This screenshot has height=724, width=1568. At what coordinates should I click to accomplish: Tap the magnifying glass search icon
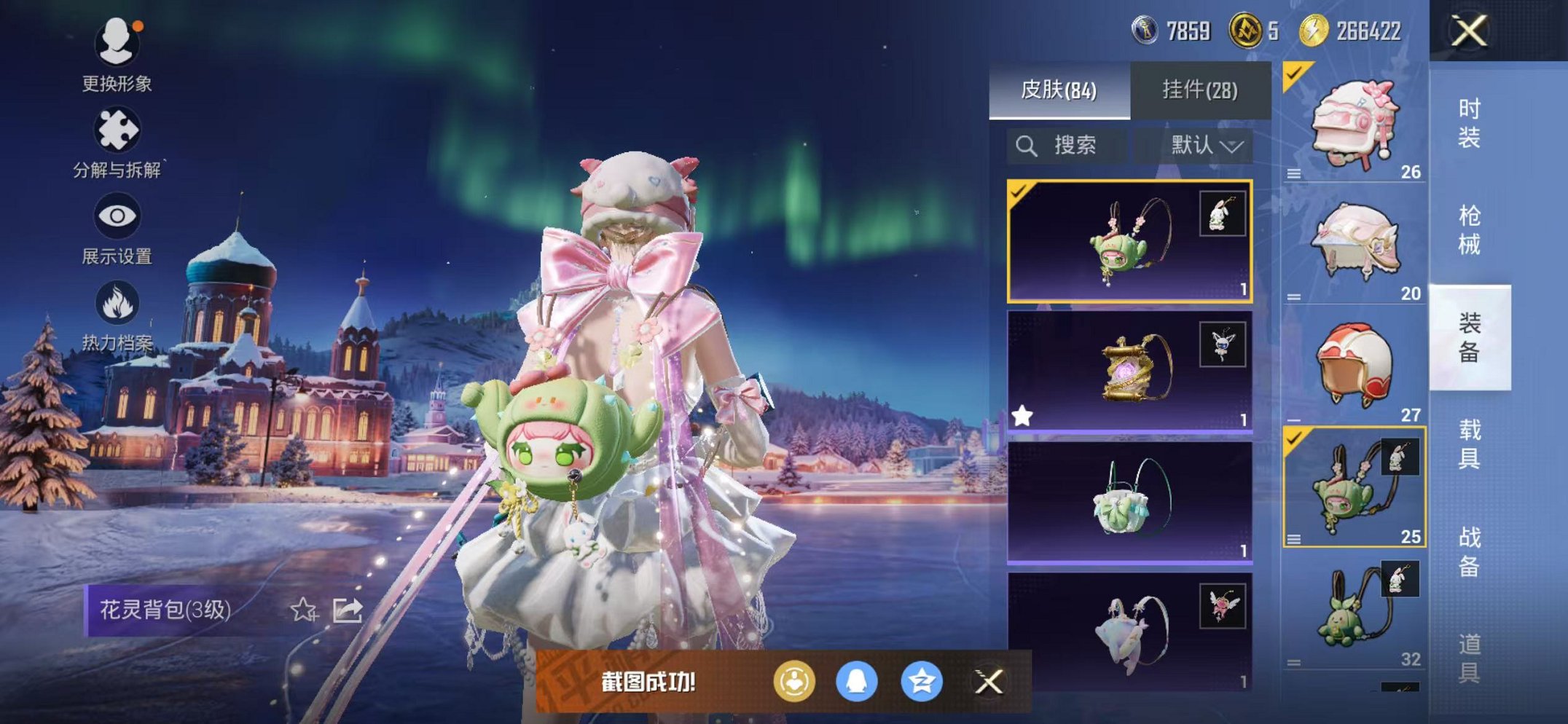tap(1027, 144)
